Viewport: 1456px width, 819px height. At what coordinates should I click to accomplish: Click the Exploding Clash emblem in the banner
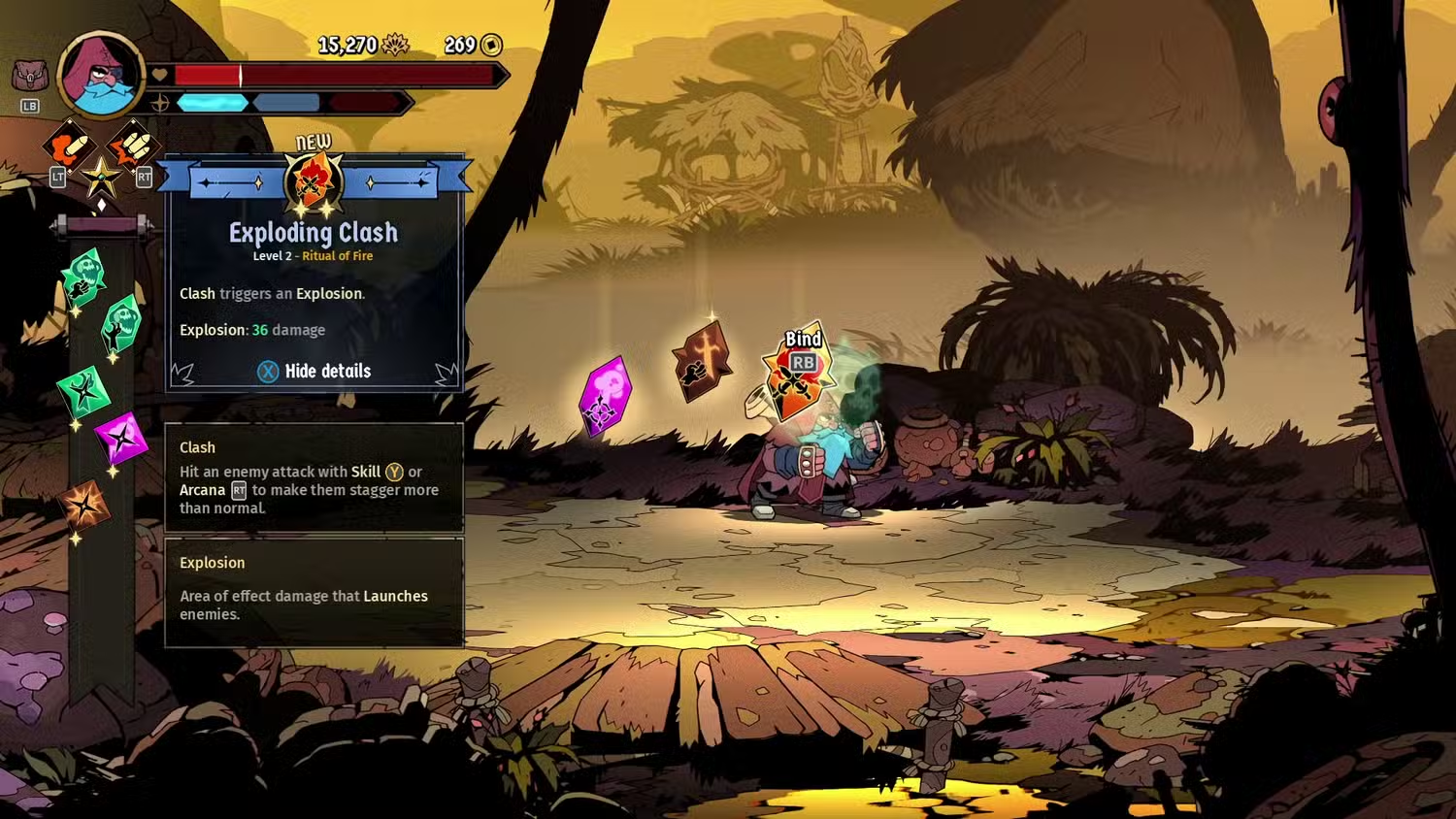314,181
